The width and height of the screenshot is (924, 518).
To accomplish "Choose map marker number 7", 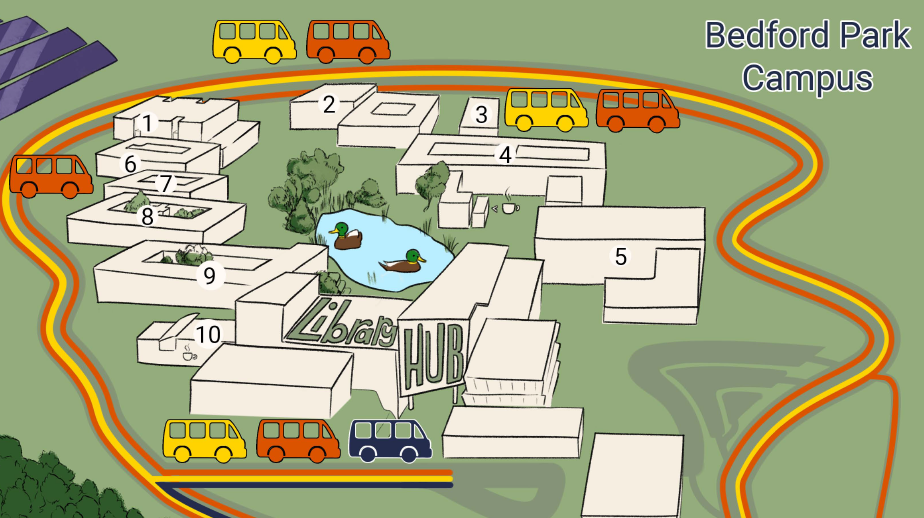I will click(x=166, y=183).
